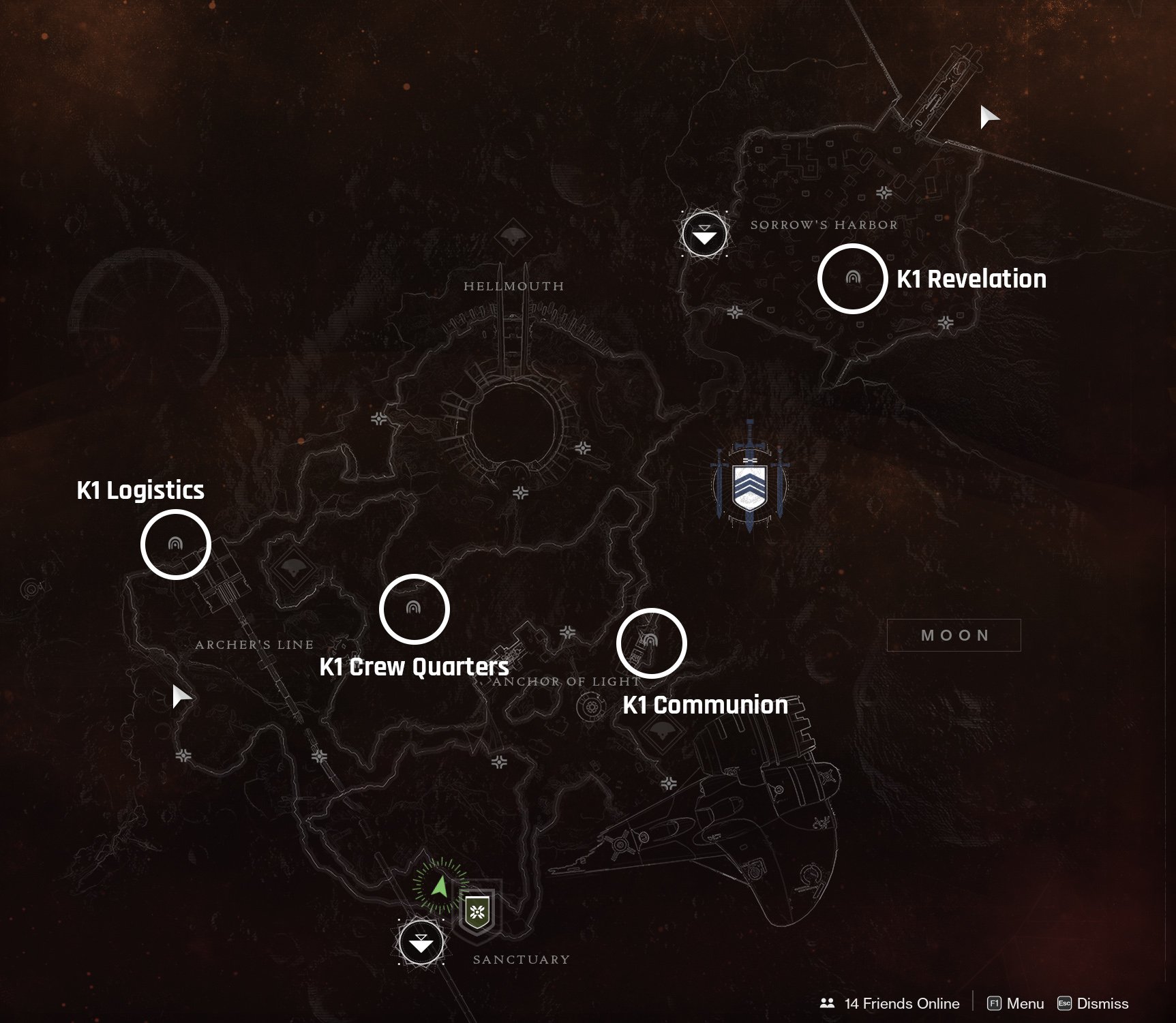Select the Sanctuary landing zone icon
1176x1023 pixels.
coord(421,942)
